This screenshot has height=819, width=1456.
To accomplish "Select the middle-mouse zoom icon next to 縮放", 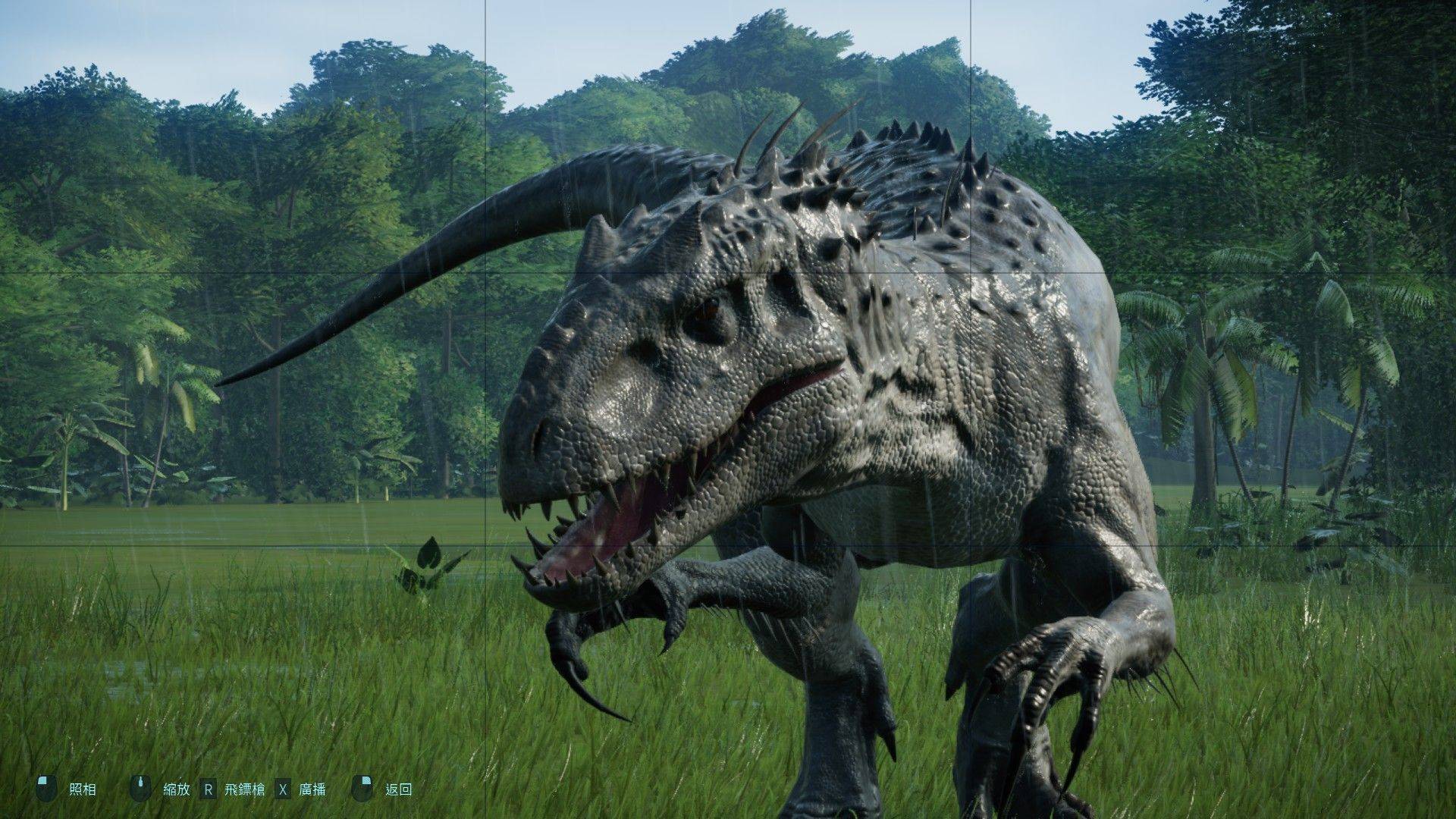I will [141, 789].
